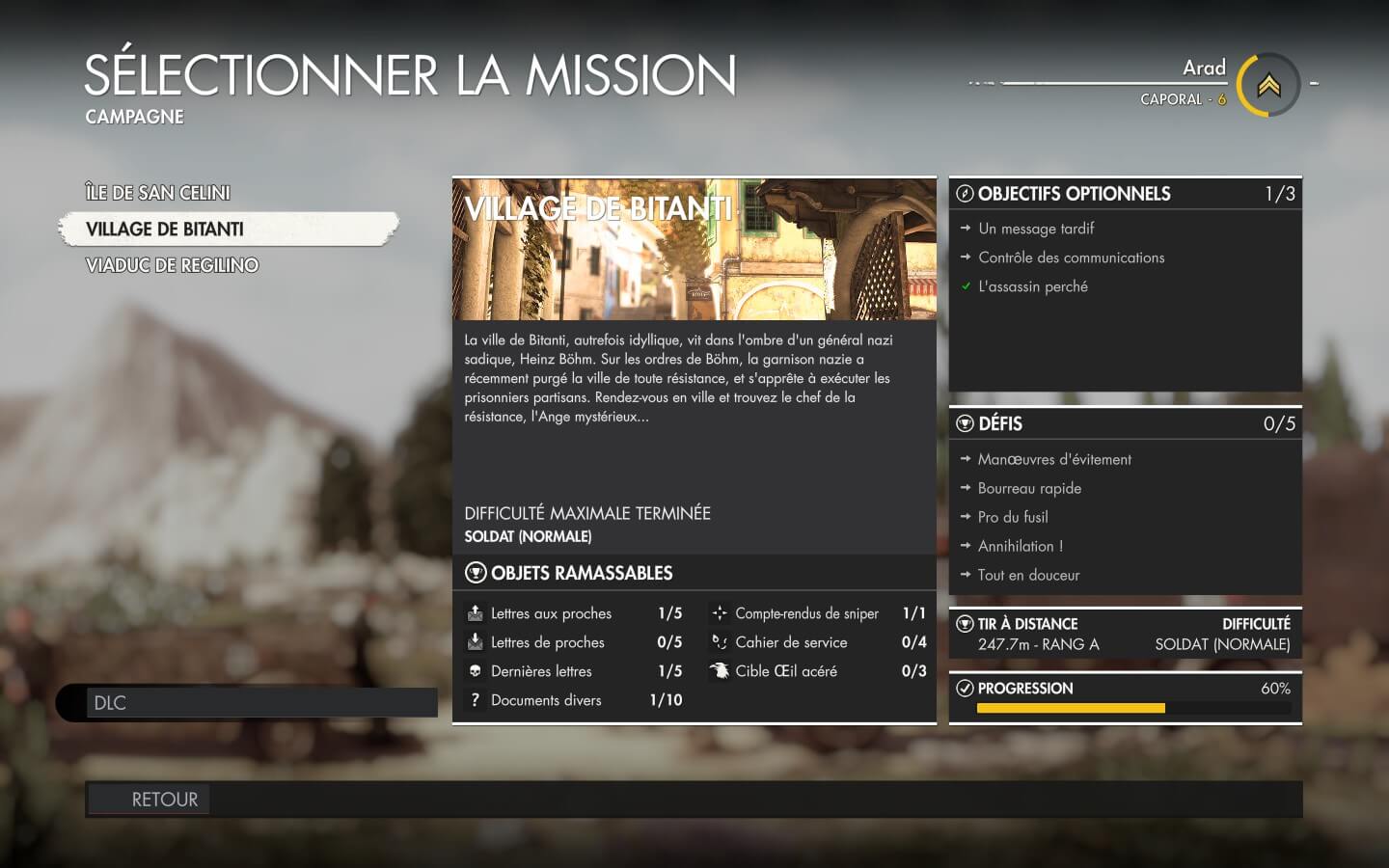Screen dimensions: 1389x868
Task: Open the Arad player rank badge
Action: (1268, 86)
